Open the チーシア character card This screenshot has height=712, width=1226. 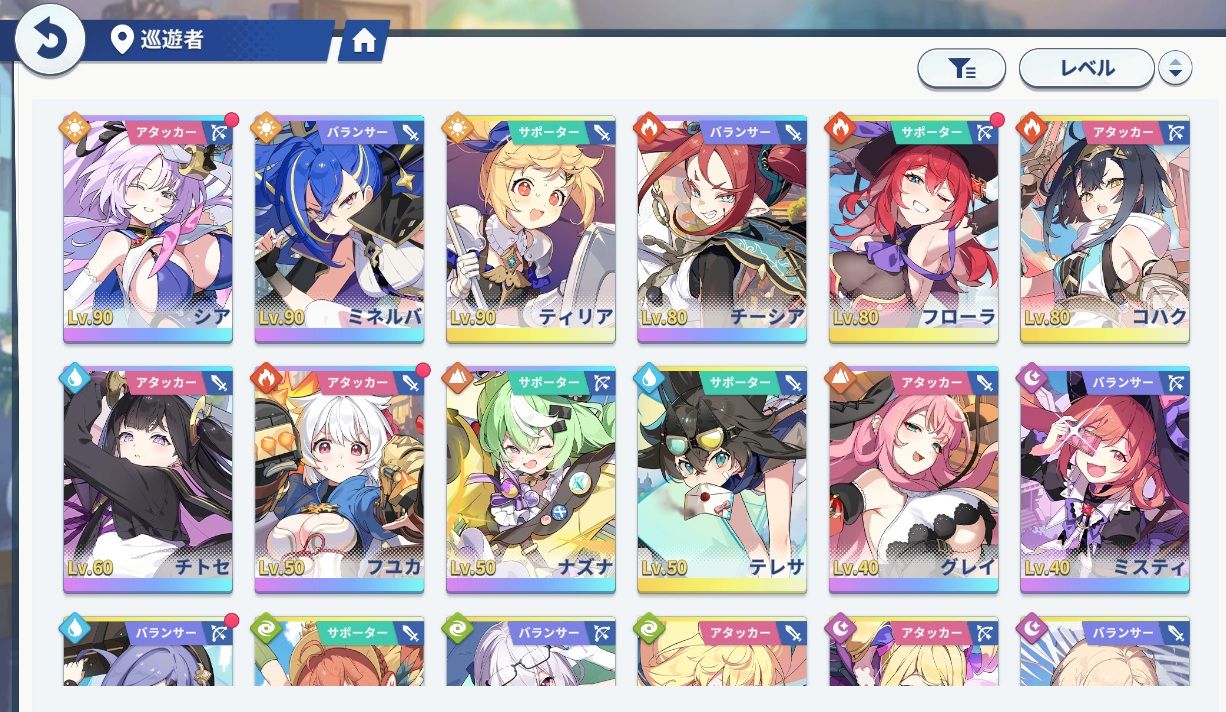[722, 230]
